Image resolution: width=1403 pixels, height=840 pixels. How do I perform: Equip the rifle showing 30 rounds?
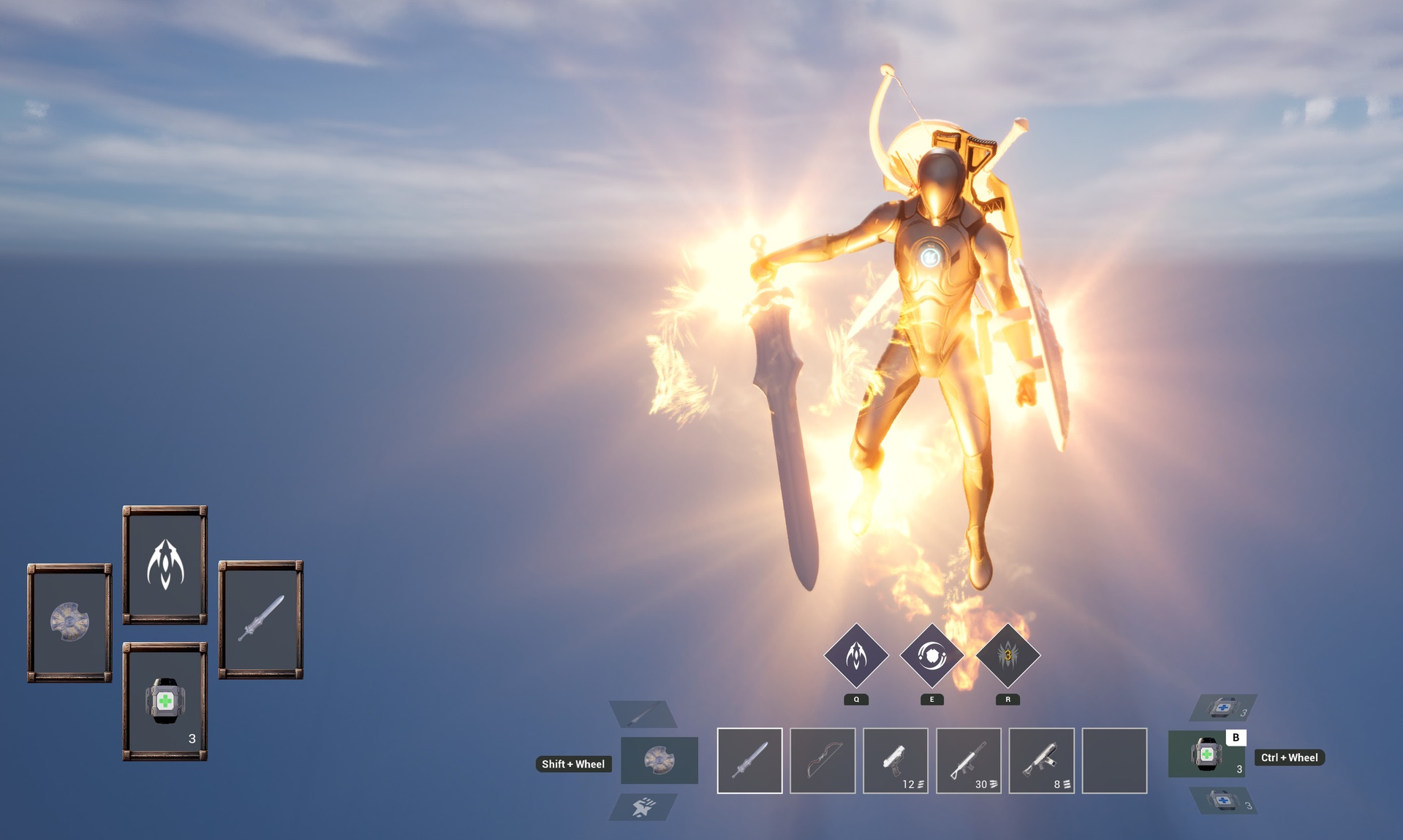coord(968,761)
